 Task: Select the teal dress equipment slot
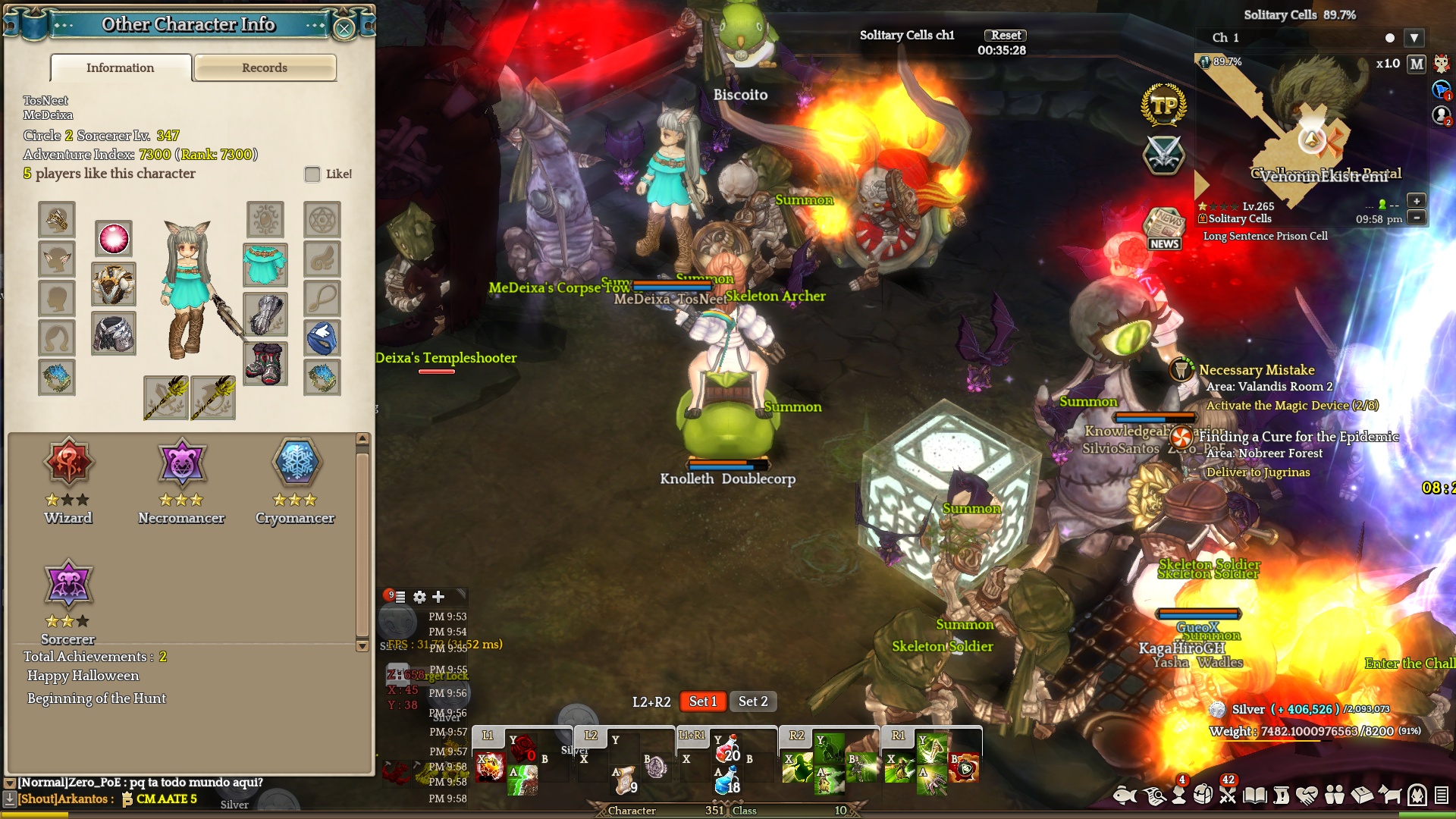(x=265, y=265)
